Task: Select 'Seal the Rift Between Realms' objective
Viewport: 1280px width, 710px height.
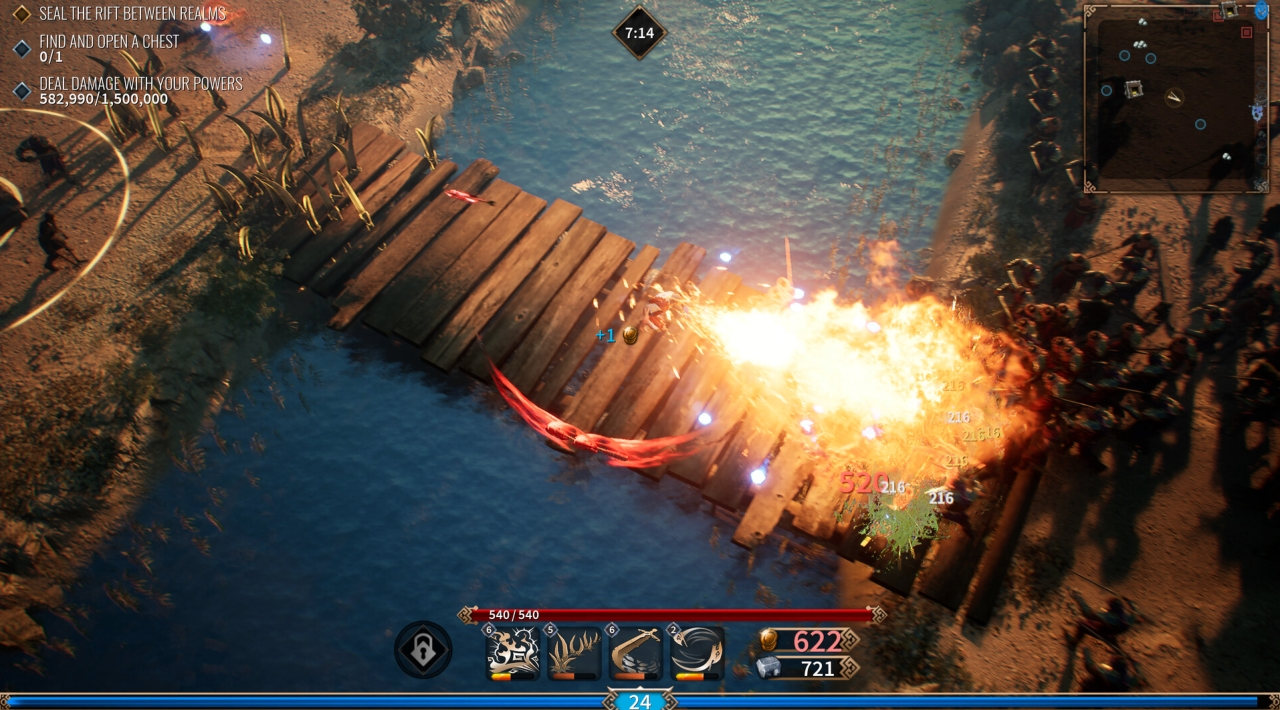Action: click(x=132, y=14)
